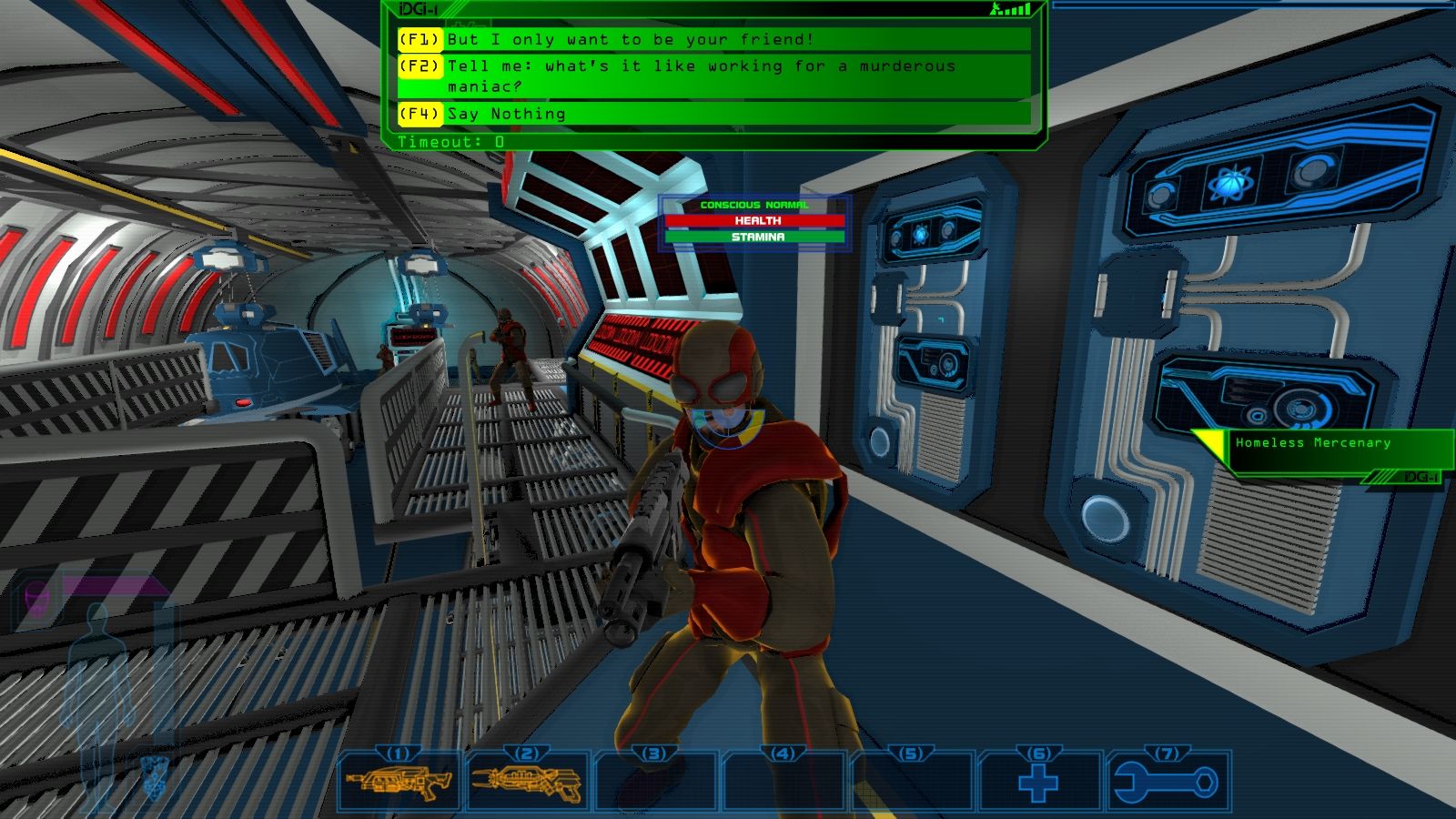1456x819 pixels.
Task: Open the medical kit in slot 6
Action: (1038, 785)
